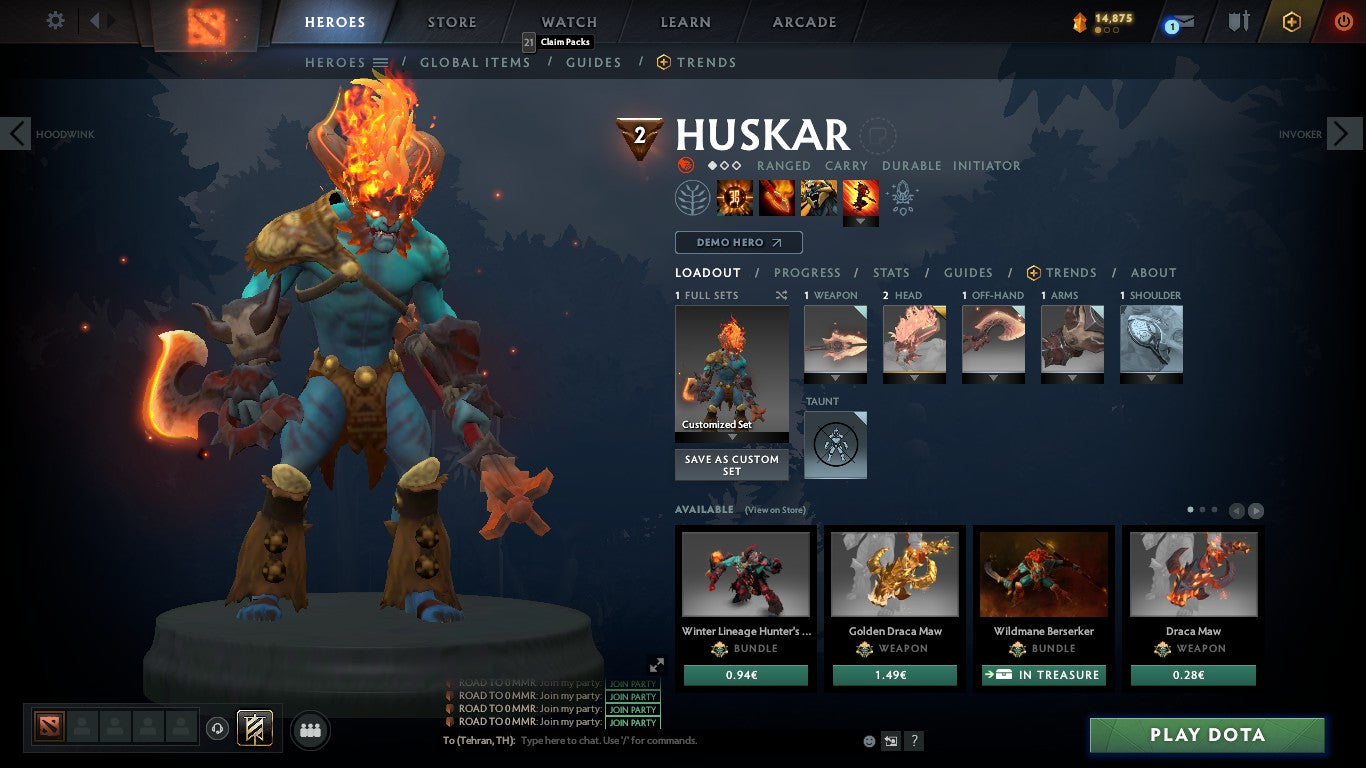The width and height of the screenshot is (1366, 768).
Task: Switch to the STATS tab
Action: (890, 272)
